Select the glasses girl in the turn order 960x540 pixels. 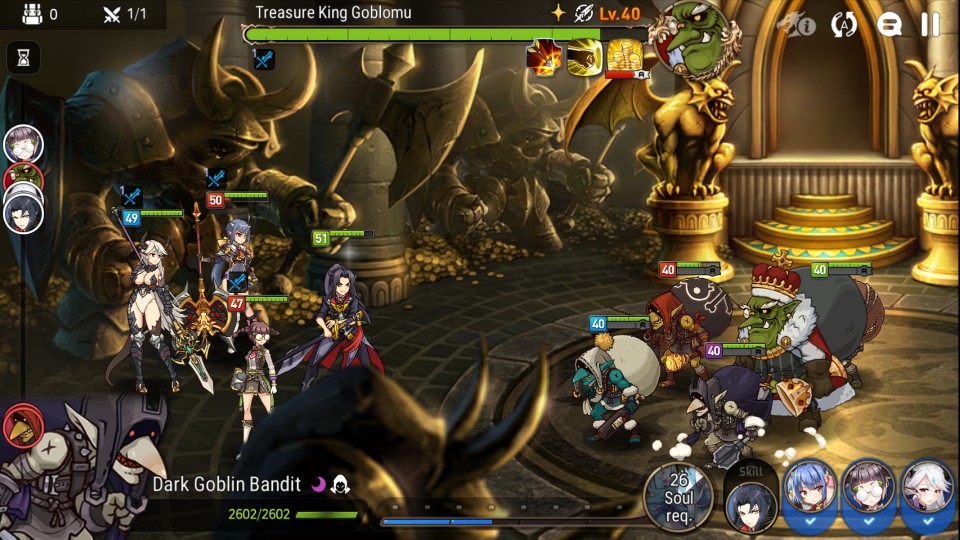pos(23,145)
